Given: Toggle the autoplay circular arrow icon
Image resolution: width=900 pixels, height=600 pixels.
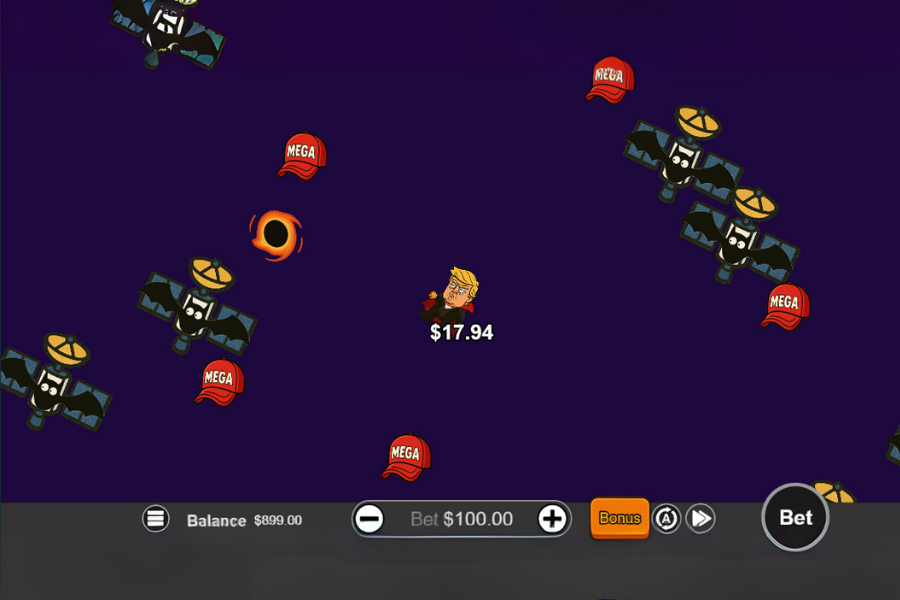Looking at the screenshot, I should pos(667,518).
